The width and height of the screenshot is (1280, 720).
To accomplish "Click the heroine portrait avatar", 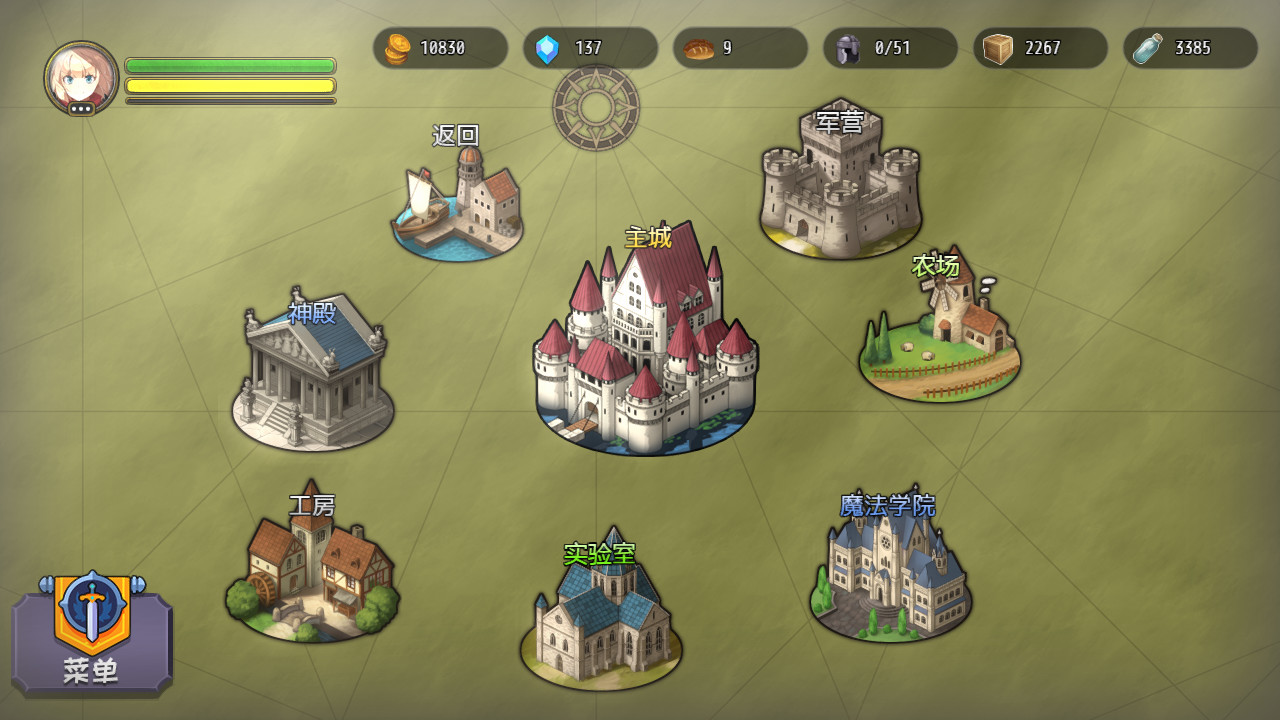I will [x=81, y=78].
